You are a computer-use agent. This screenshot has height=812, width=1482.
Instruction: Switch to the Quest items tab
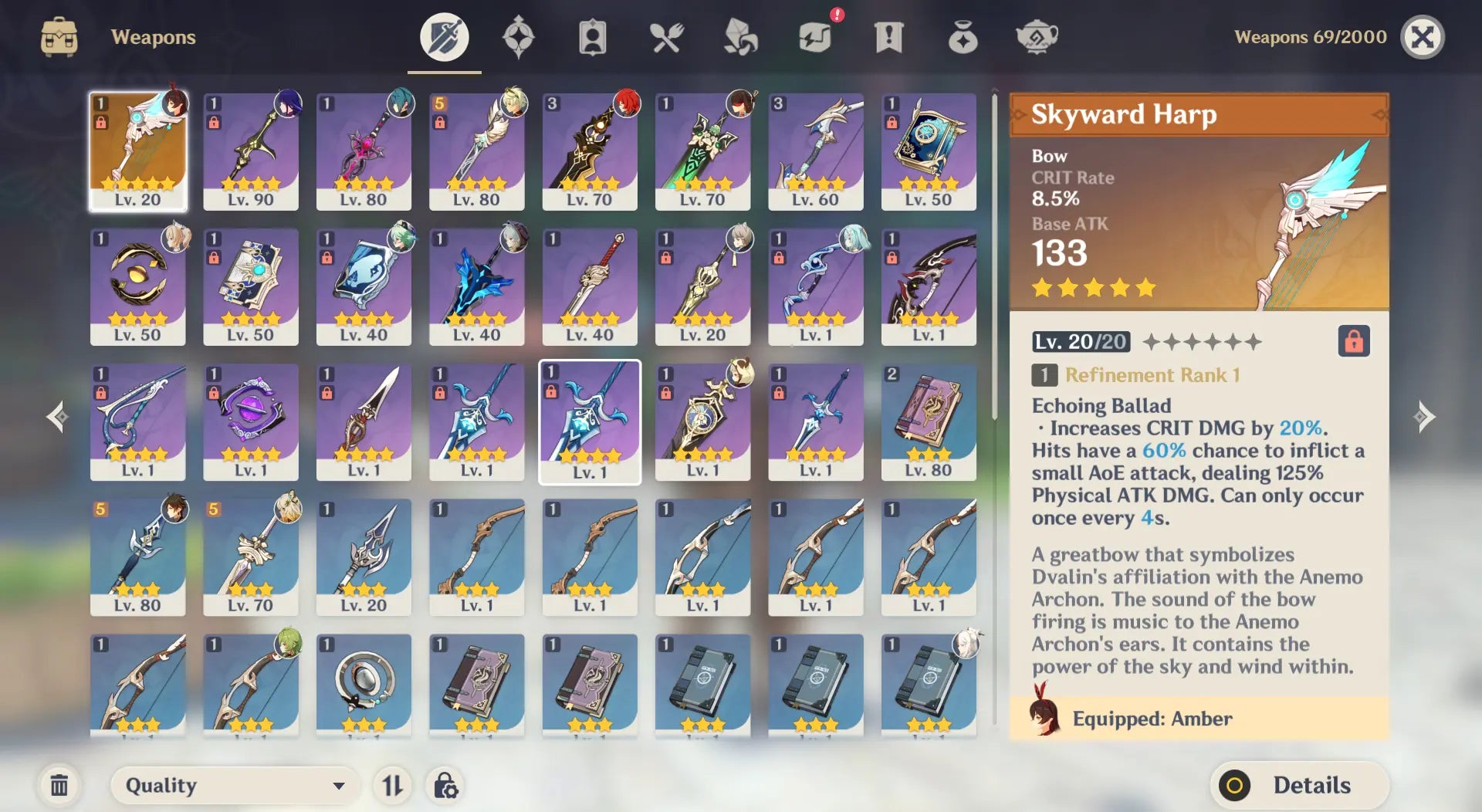click(x=888, y=37)
